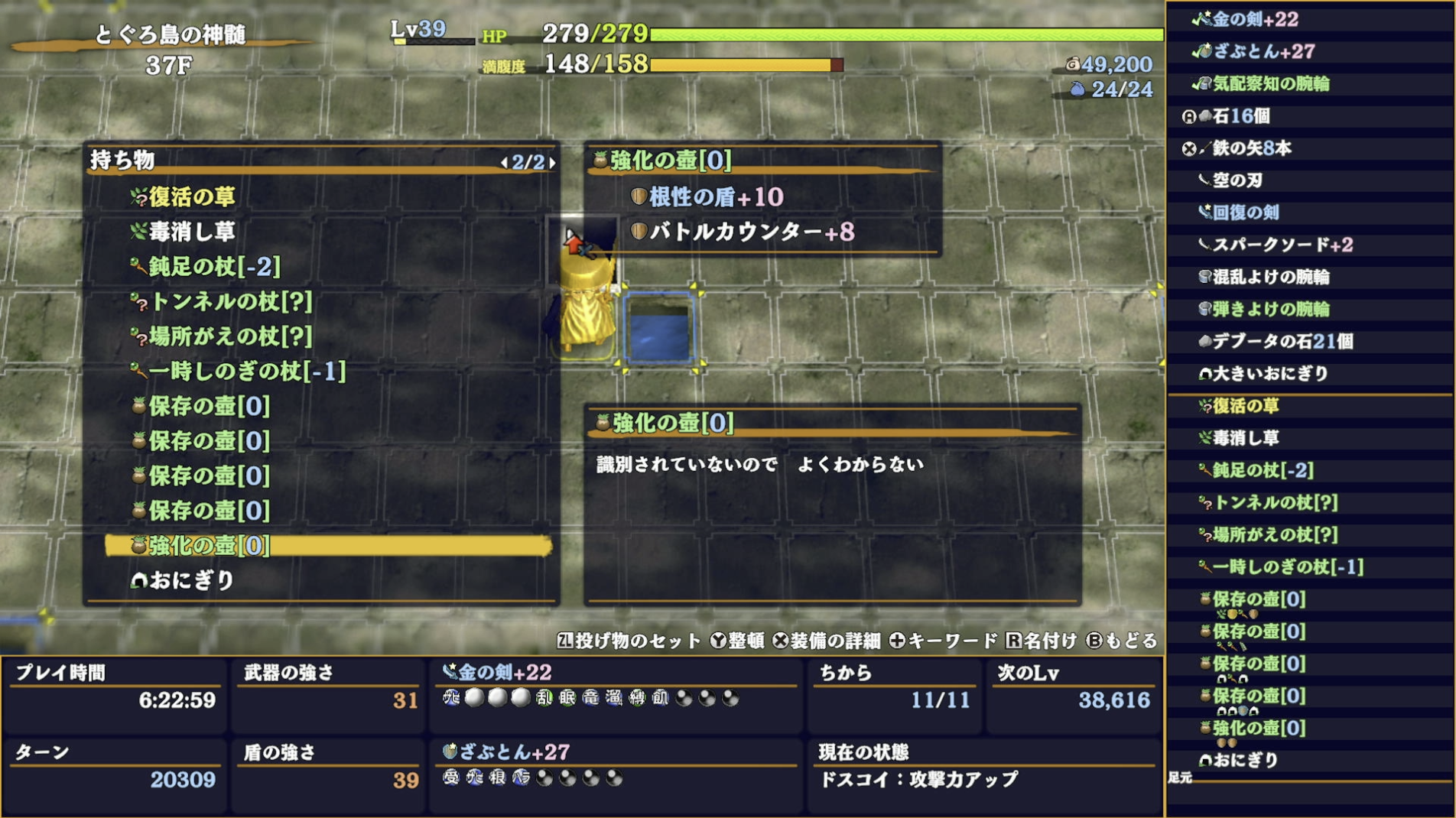Click the jar icon of the first 保存の壺[0]

138,407
